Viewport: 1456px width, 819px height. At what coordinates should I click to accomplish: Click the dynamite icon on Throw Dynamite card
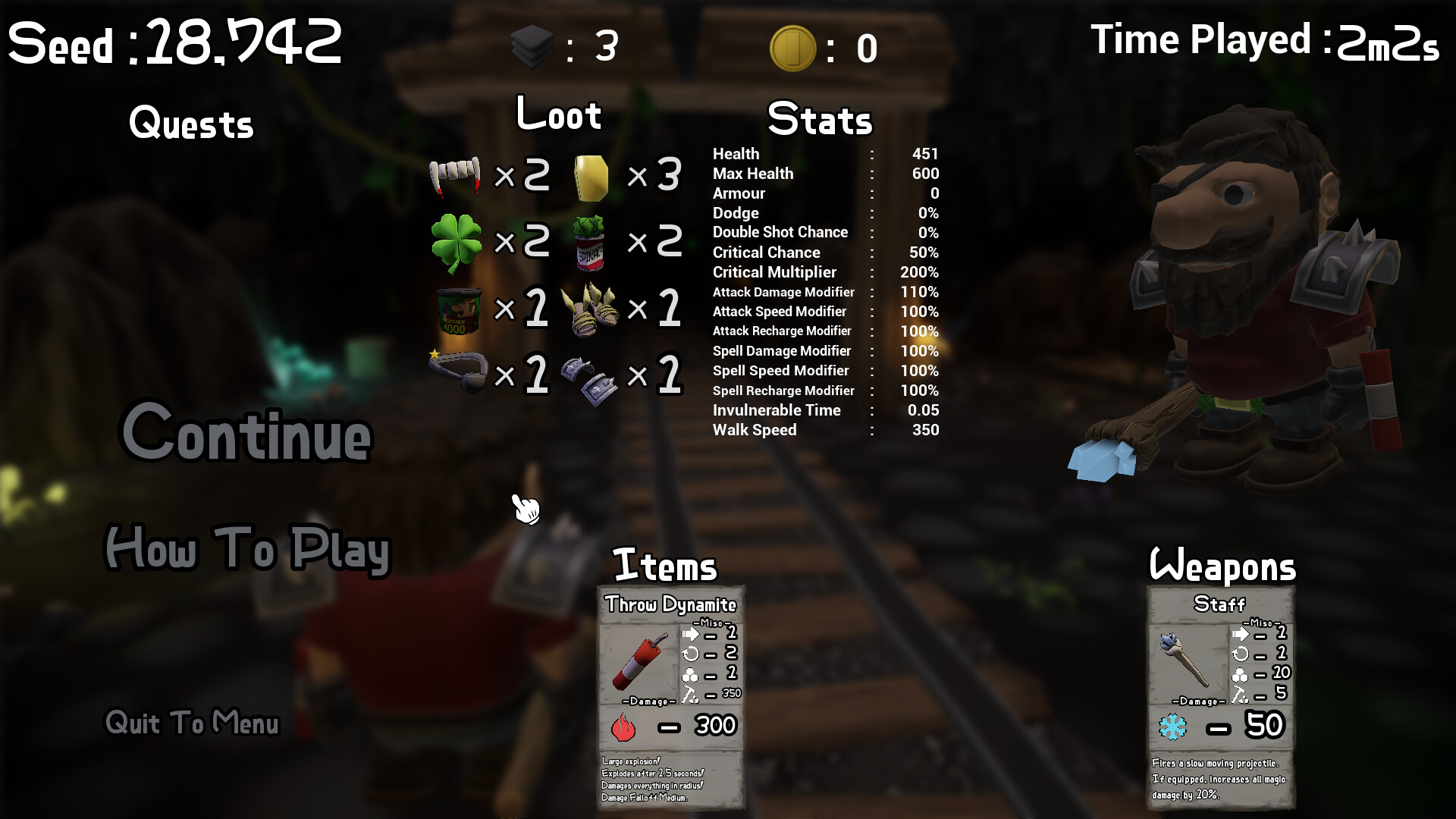click(x=637, y=661)
